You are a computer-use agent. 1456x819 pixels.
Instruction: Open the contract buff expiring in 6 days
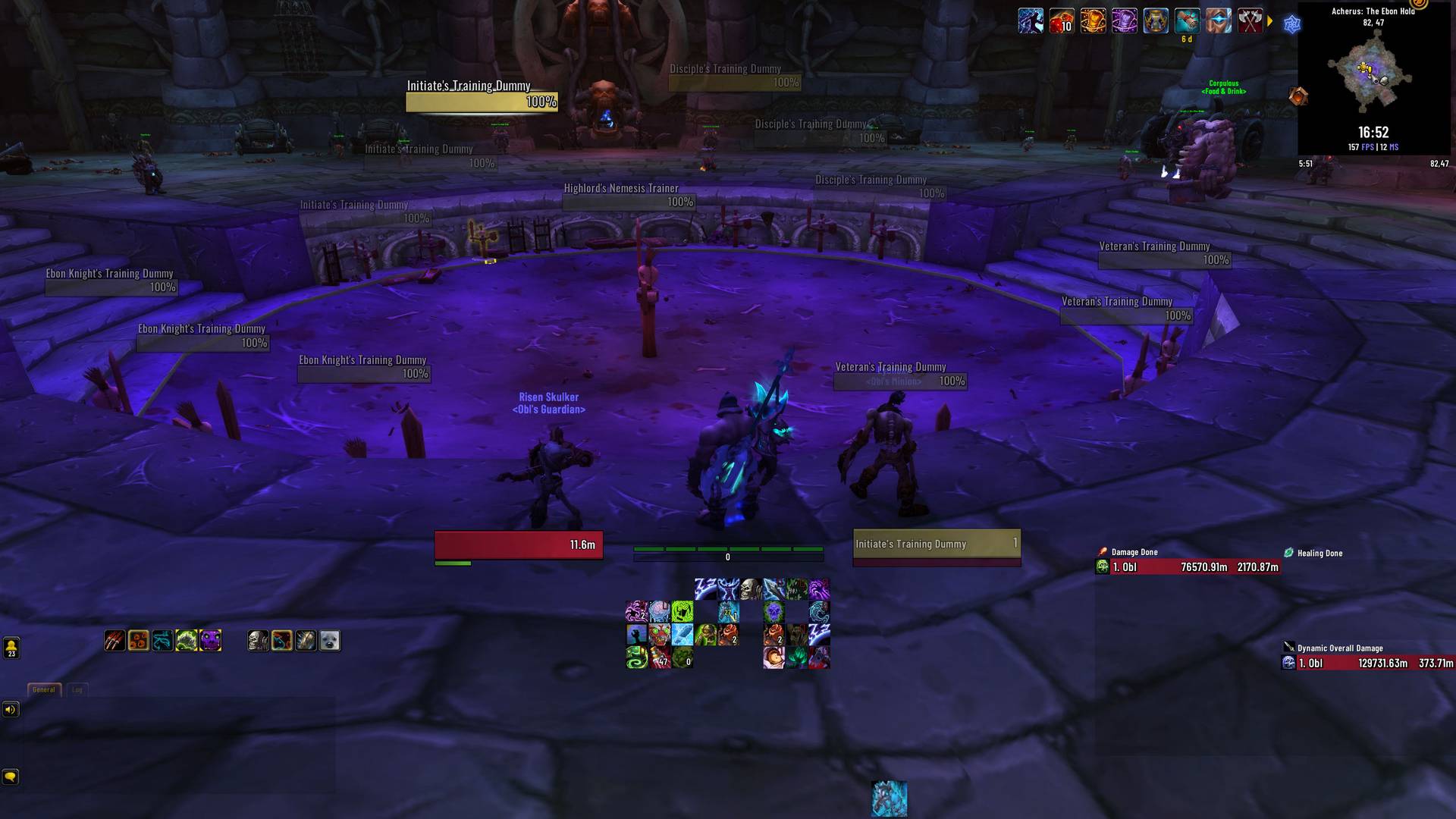pos(1187,21)
